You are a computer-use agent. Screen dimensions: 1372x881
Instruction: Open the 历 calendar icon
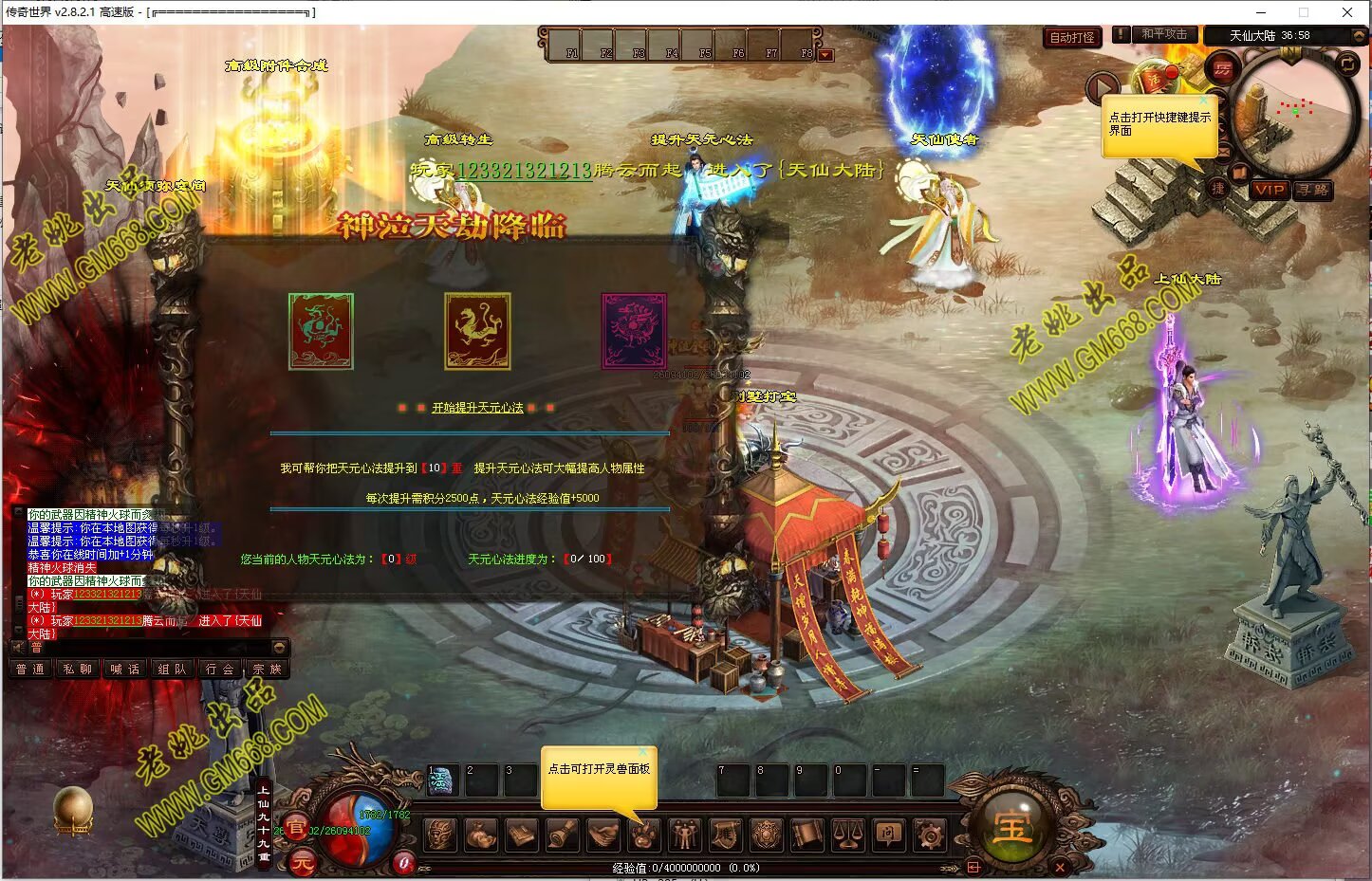(1222, 69)
